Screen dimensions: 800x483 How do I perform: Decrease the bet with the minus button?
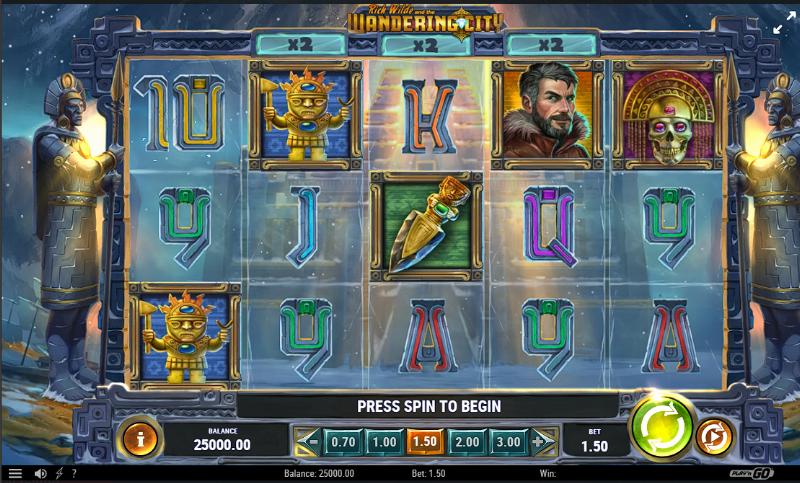[310, 441]
